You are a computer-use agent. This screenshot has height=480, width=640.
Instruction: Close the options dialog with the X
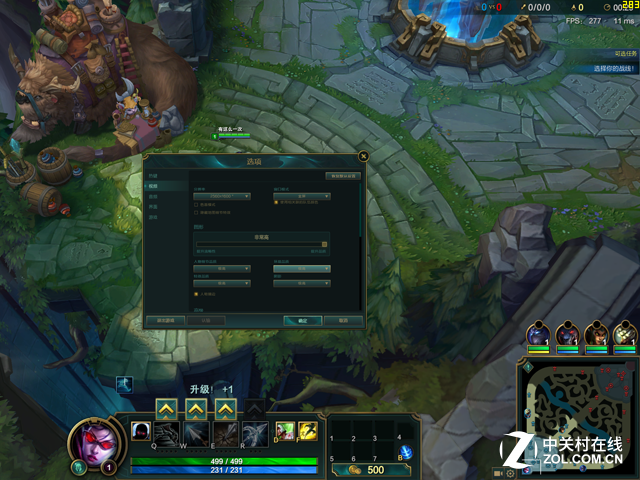(x=363, y=155)
